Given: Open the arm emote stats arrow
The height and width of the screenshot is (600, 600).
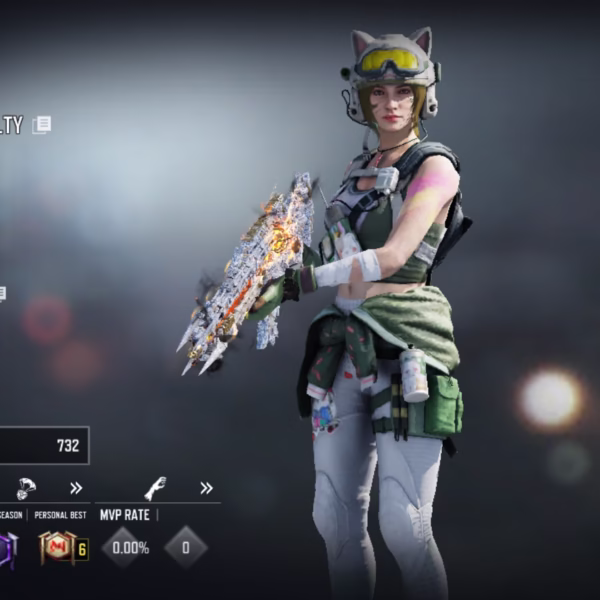Looking at the screenshot, I should (x=206, y=488).
